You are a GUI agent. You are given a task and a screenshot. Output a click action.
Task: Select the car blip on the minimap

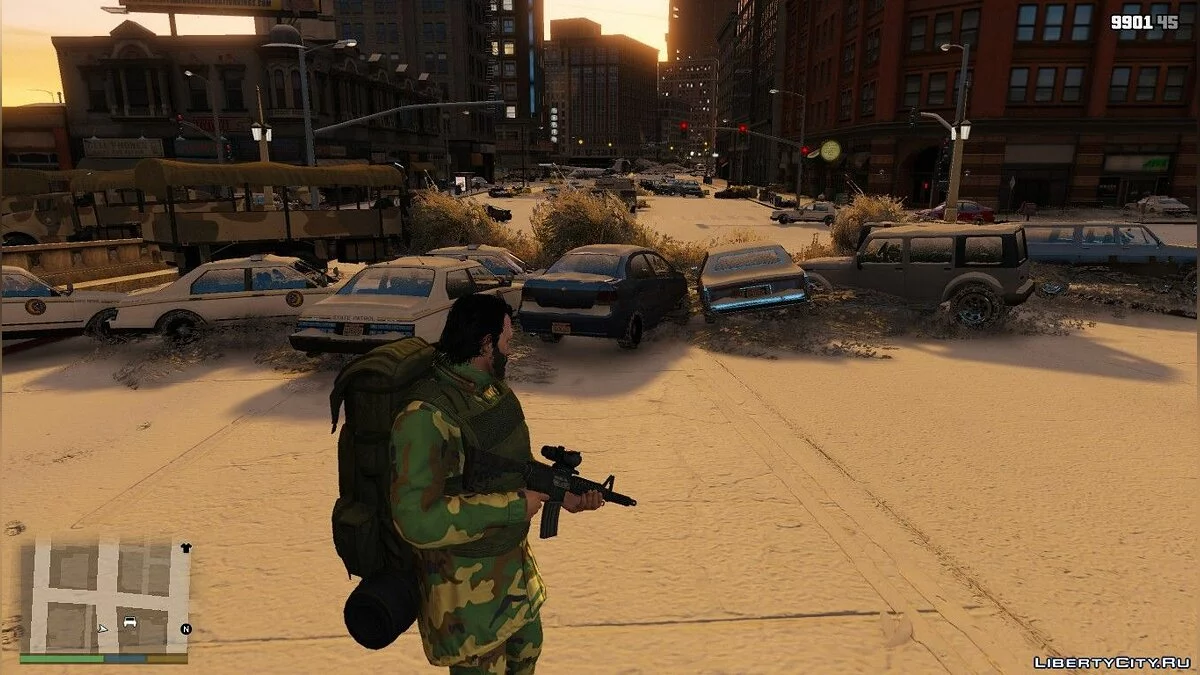click(130, 622)
